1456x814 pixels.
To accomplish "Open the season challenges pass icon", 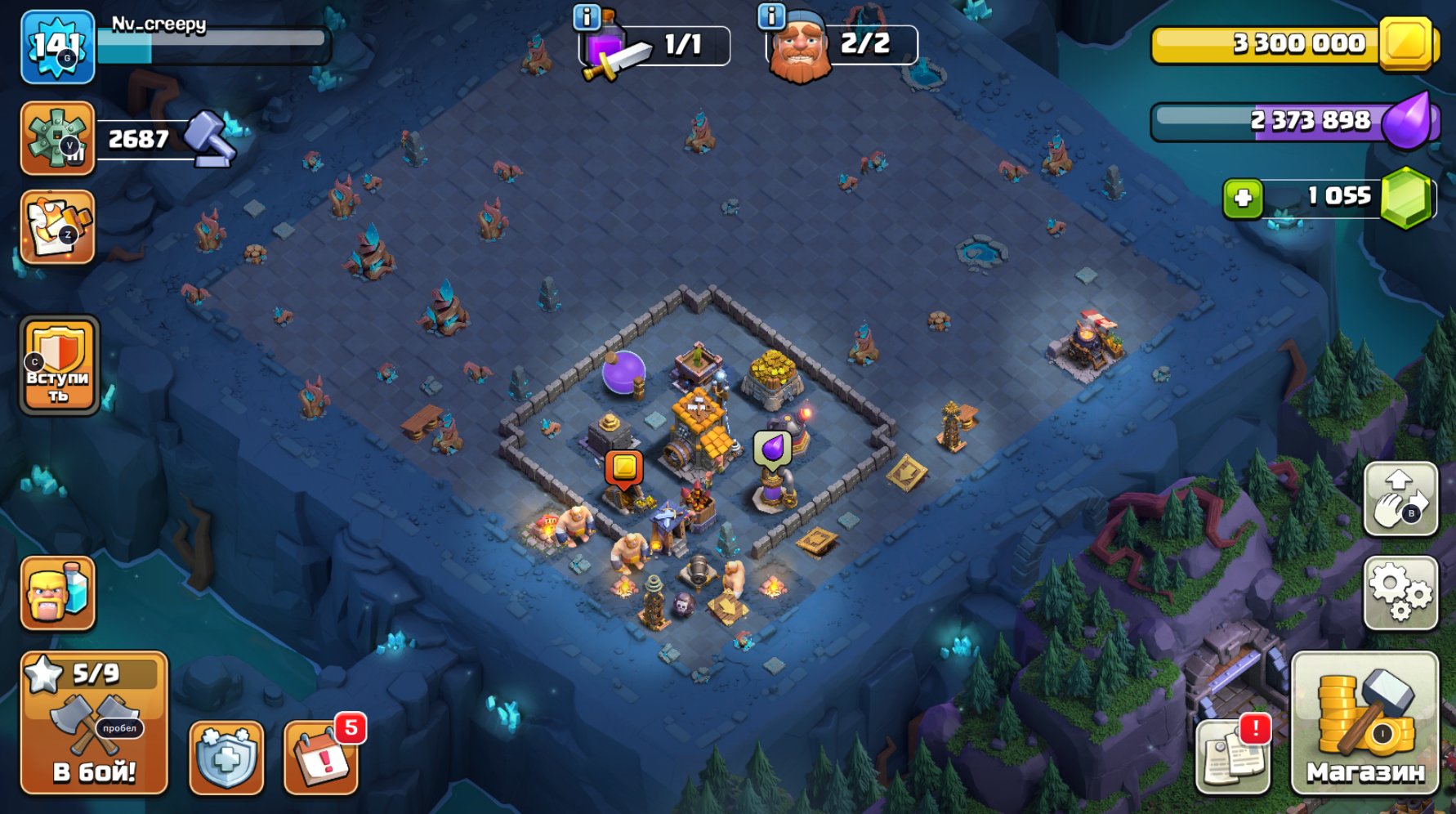I will pyautogui.click(x=56, y=227).
